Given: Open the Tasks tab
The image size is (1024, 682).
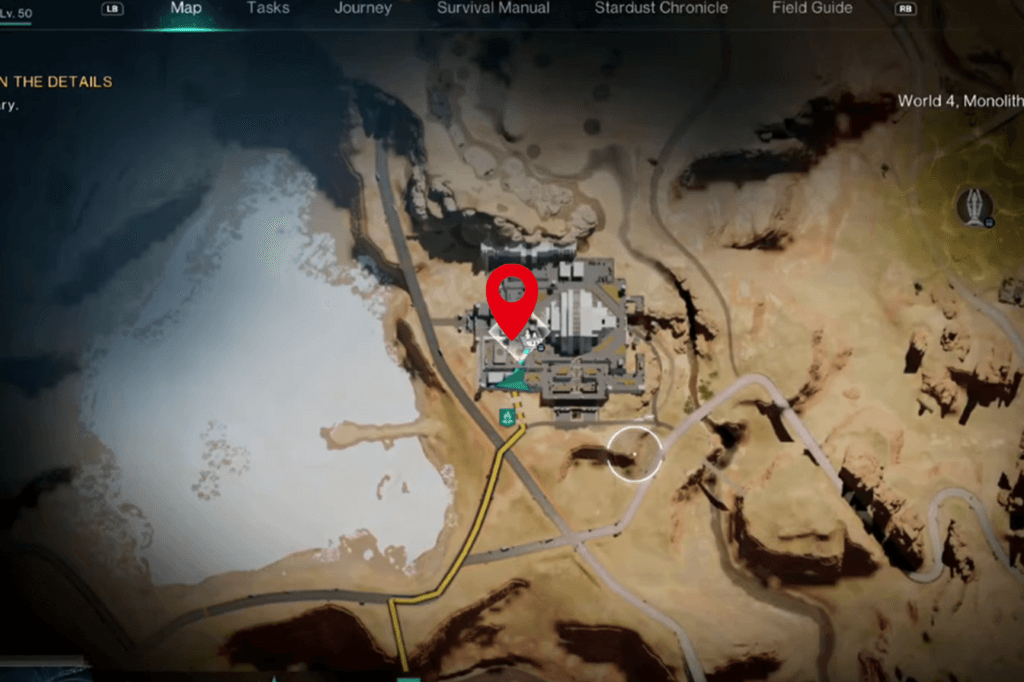Looking at the screenshot, I should 267,8.
